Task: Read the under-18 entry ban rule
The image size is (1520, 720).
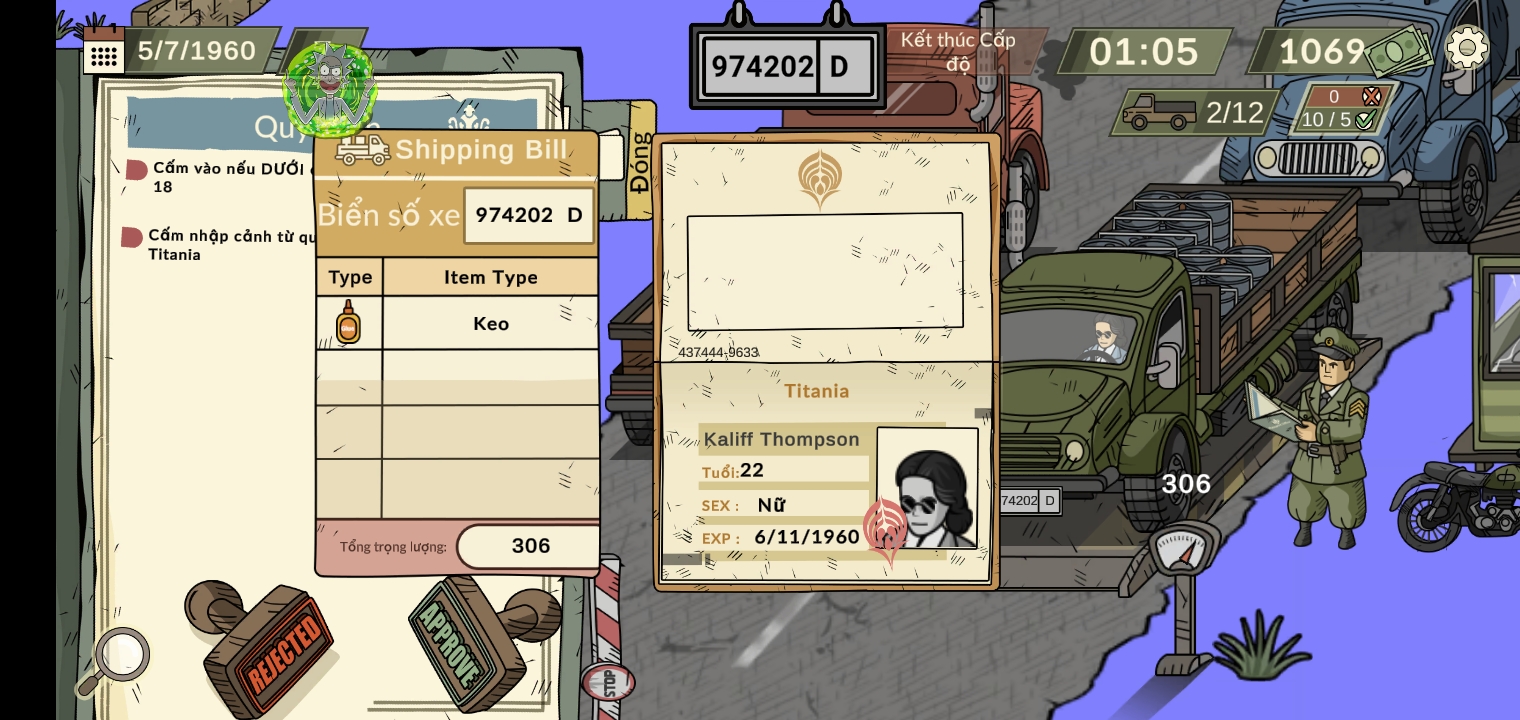Action: click(225, 177)
